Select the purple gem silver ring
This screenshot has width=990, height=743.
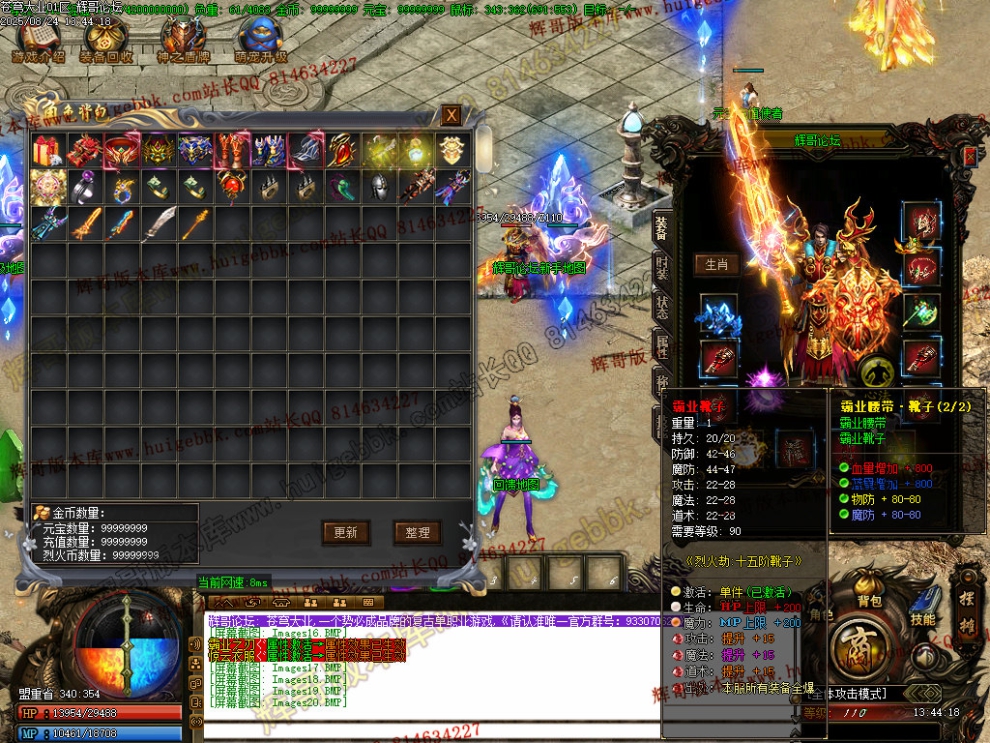click(84, 187)
